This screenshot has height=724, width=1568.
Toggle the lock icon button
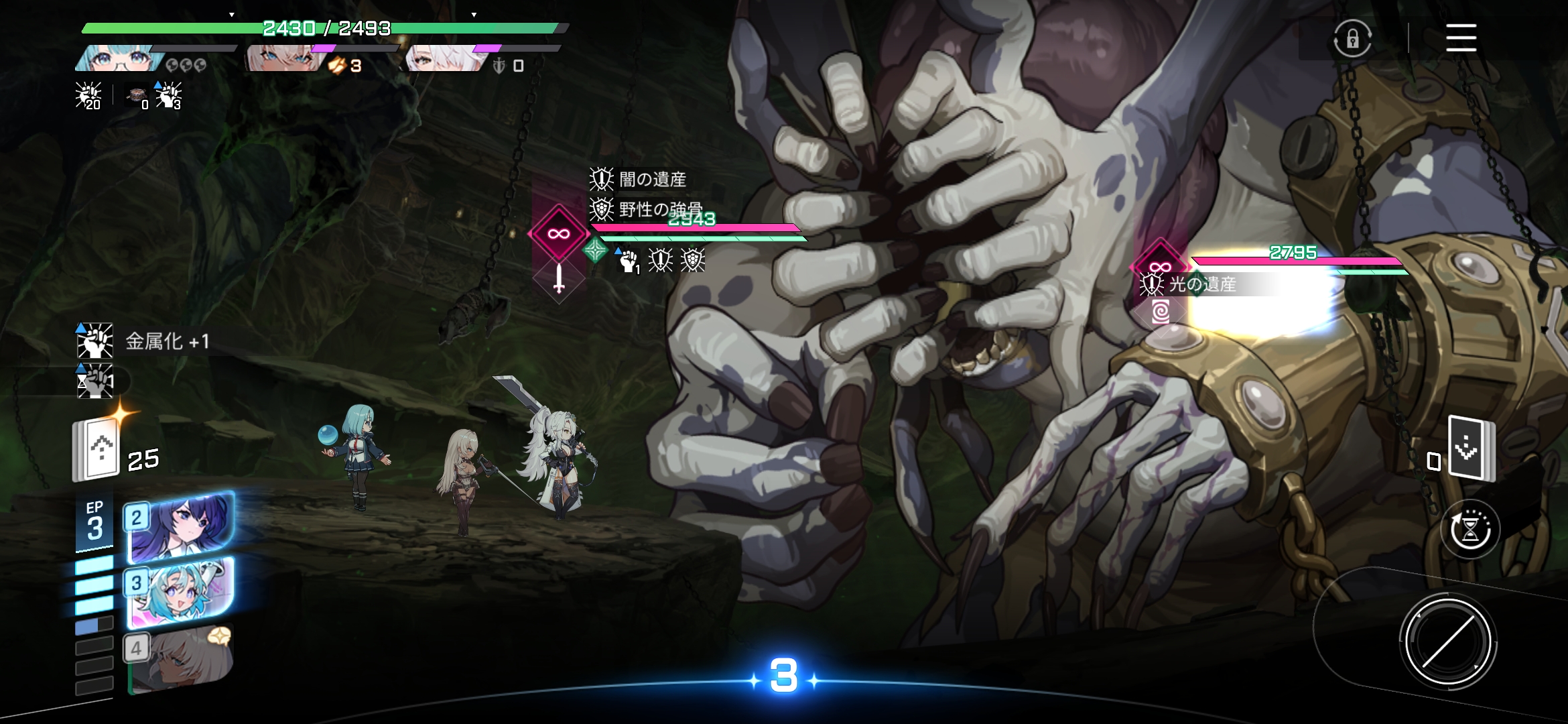(x=1352, y=39)
